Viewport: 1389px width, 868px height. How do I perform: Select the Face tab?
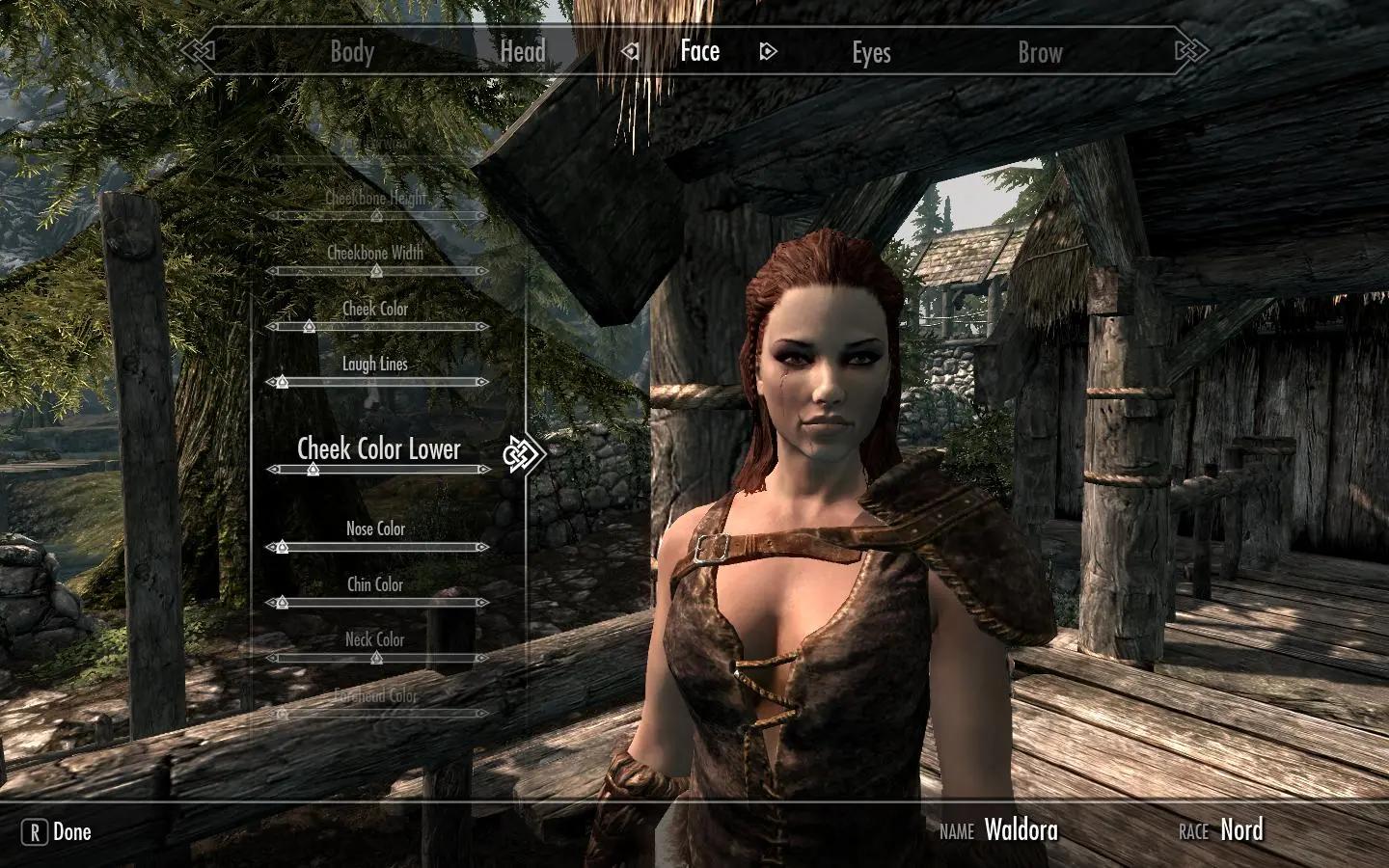[x=700, y=51]
